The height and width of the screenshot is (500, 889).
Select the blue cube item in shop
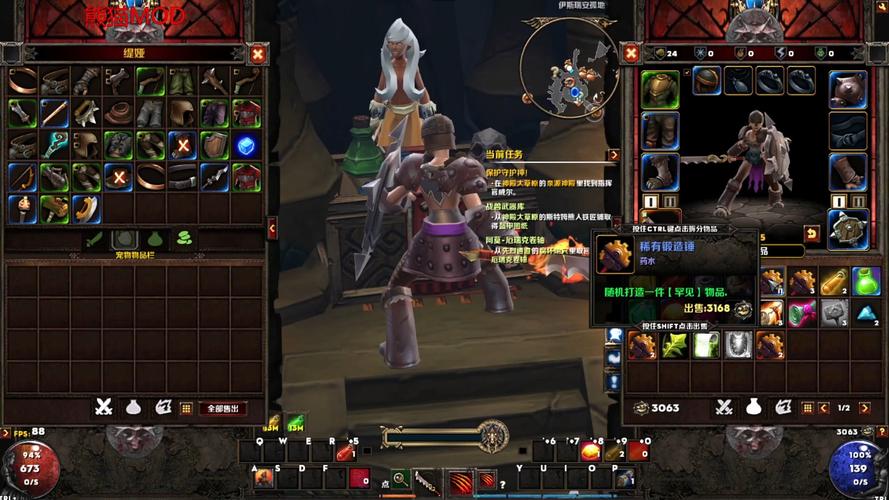tap(245, 146)
